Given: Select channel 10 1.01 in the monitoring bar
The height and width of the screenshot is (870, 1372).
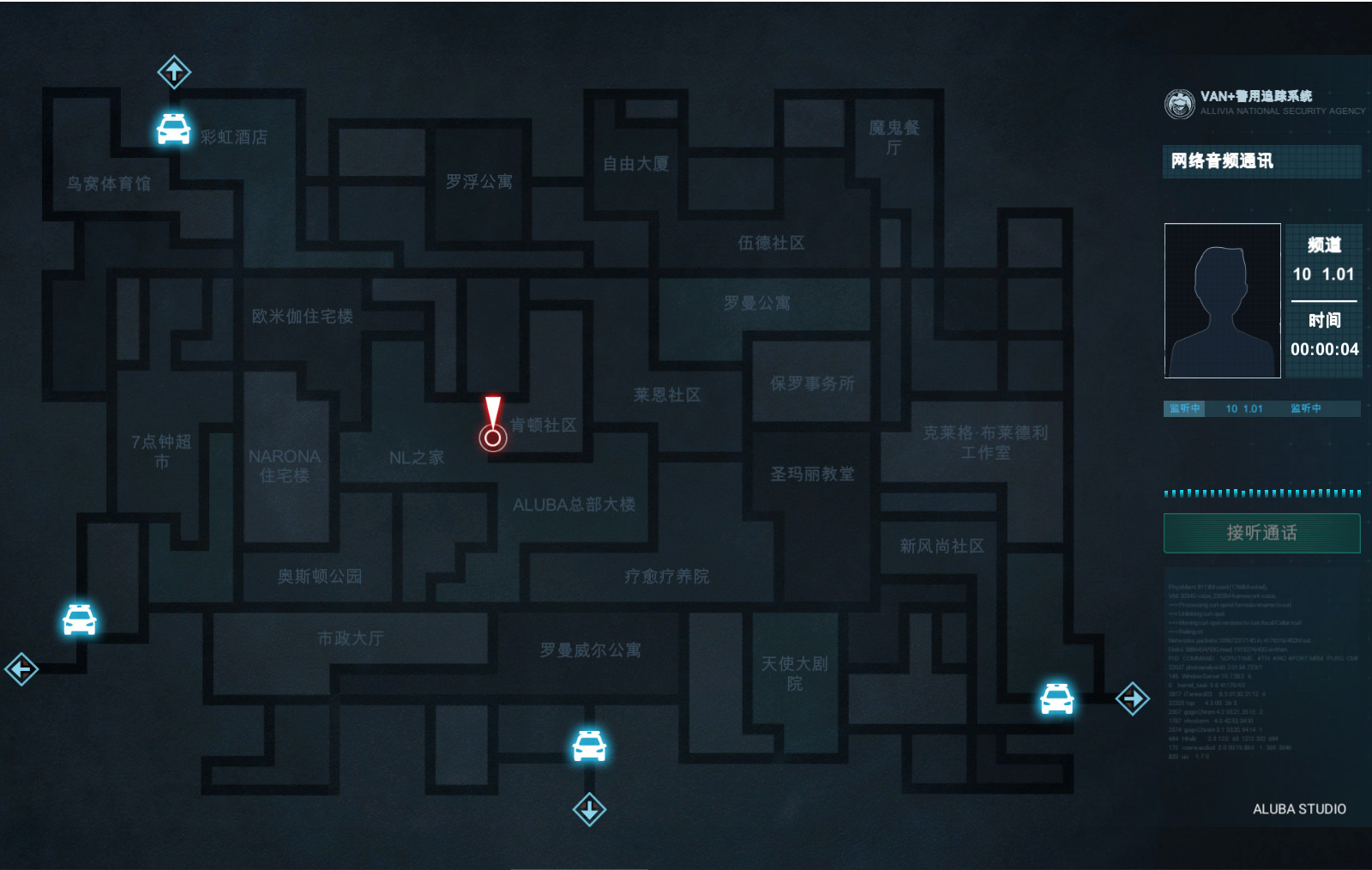Looking at the screenshot, I should pyautogui.click(x=1243, y=408).
